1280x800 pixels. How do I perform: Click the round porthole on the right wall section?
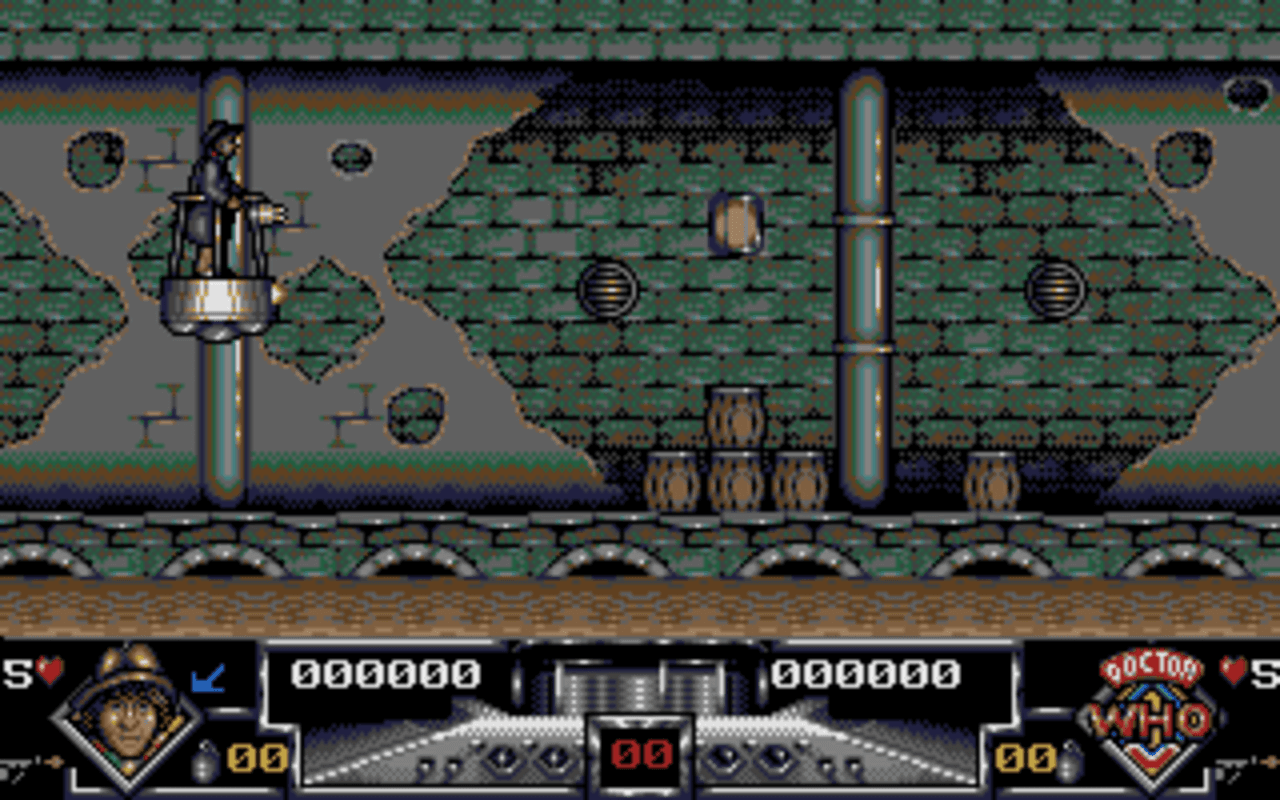click(1053, 288)
